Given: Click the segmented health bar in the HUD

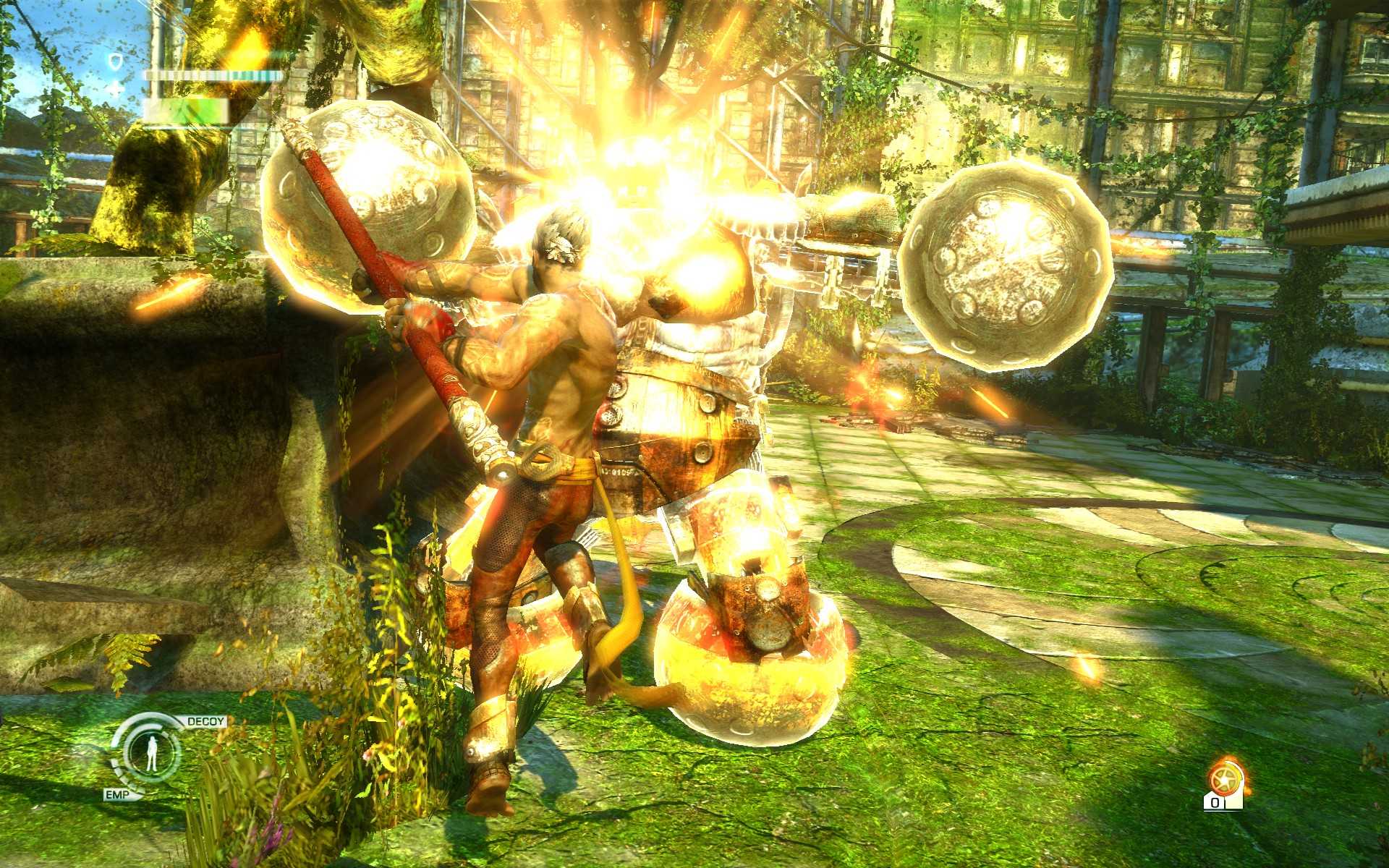Looking at the screenshot, I should 210,75.
